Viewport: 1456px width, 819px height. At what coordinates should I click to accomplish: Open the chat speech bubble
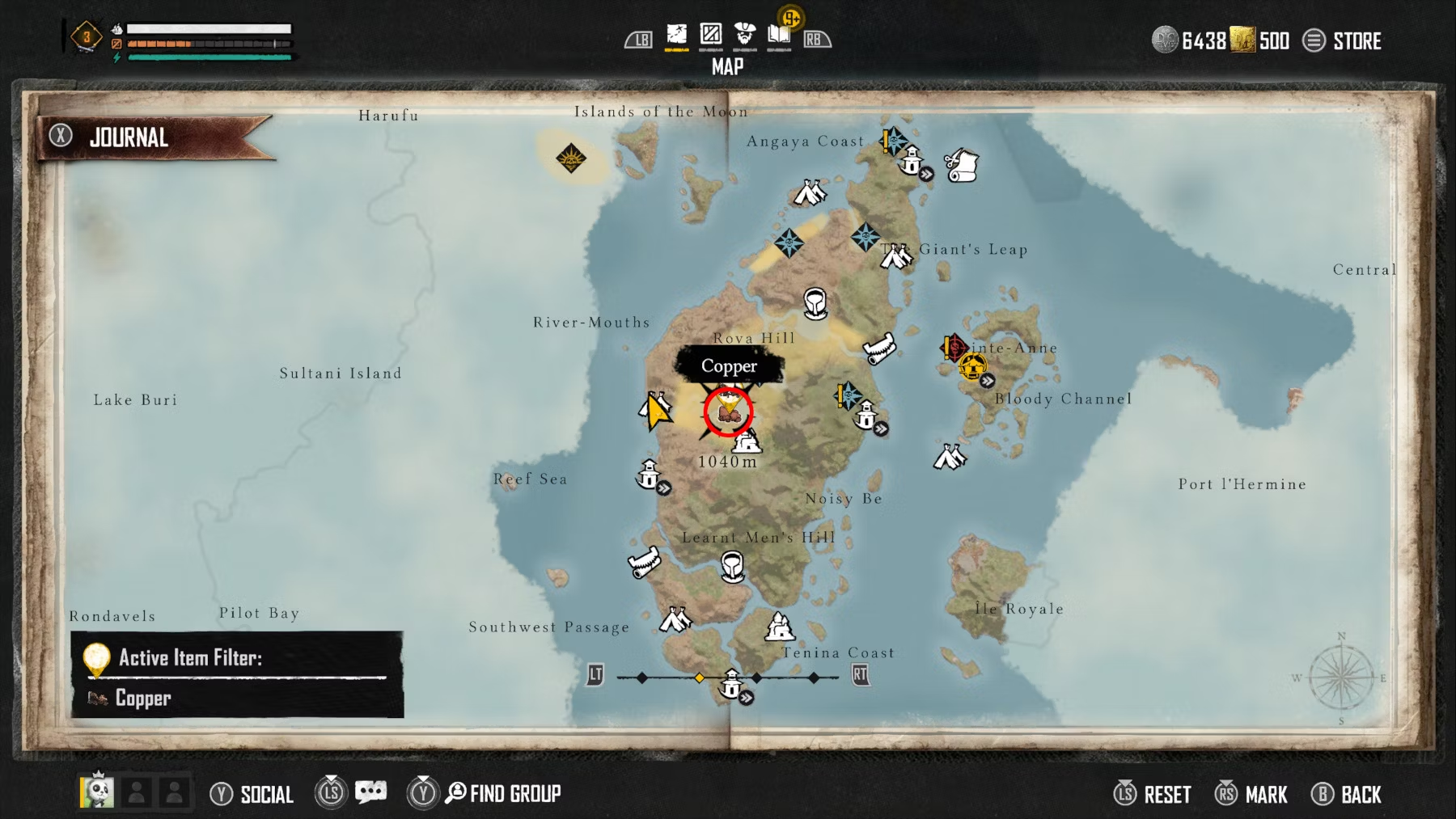[370, 792]
